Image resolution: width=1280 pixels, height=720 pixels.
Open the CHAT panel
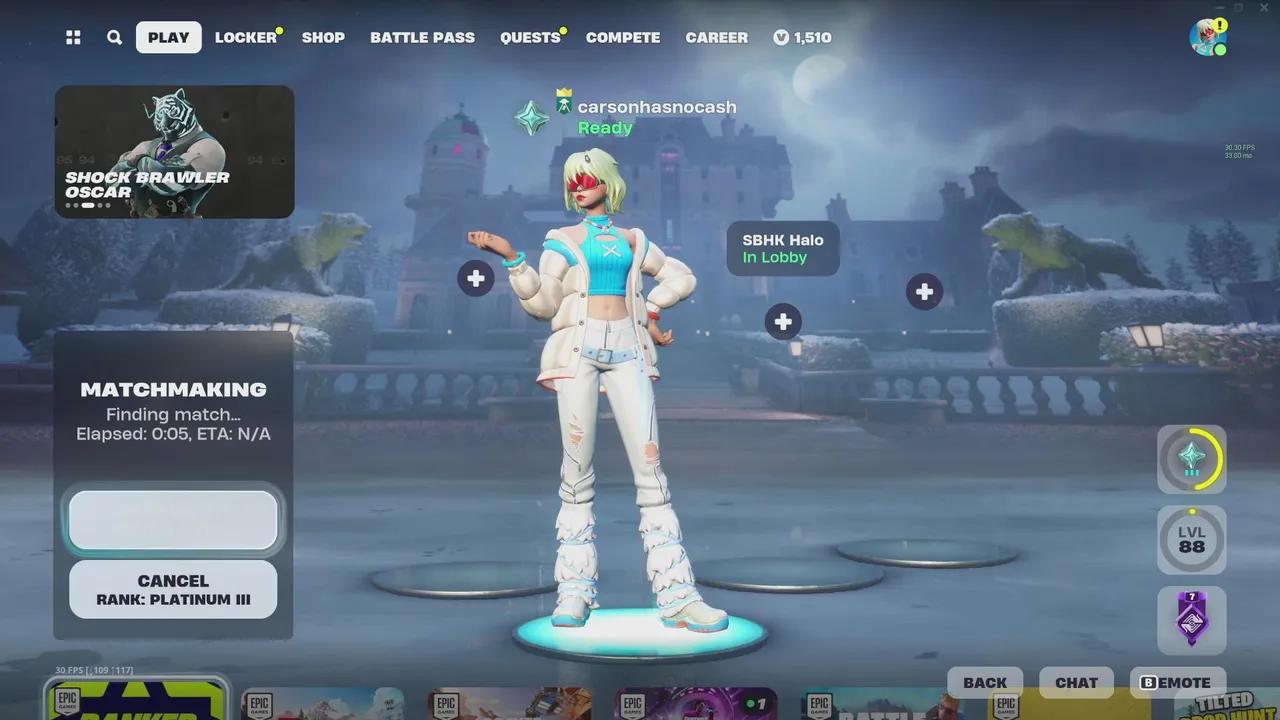1076,683
